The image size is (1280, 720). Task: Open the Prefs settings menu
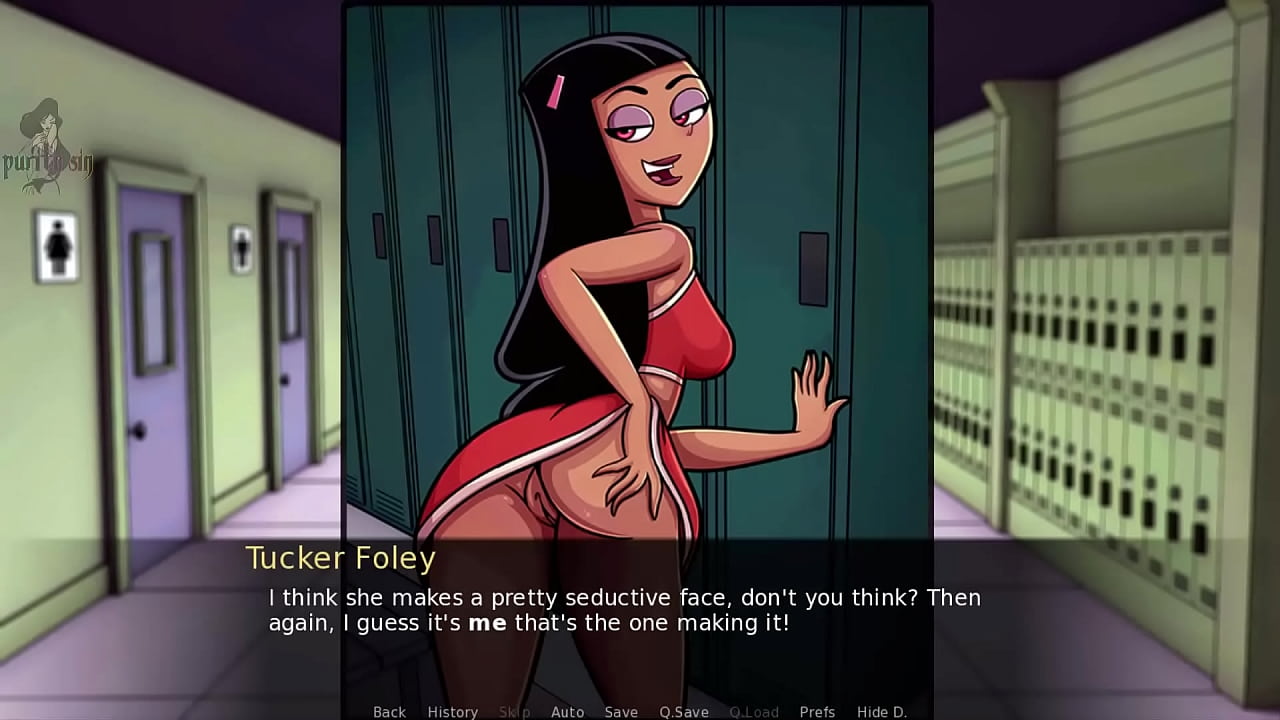pos(817,712)
